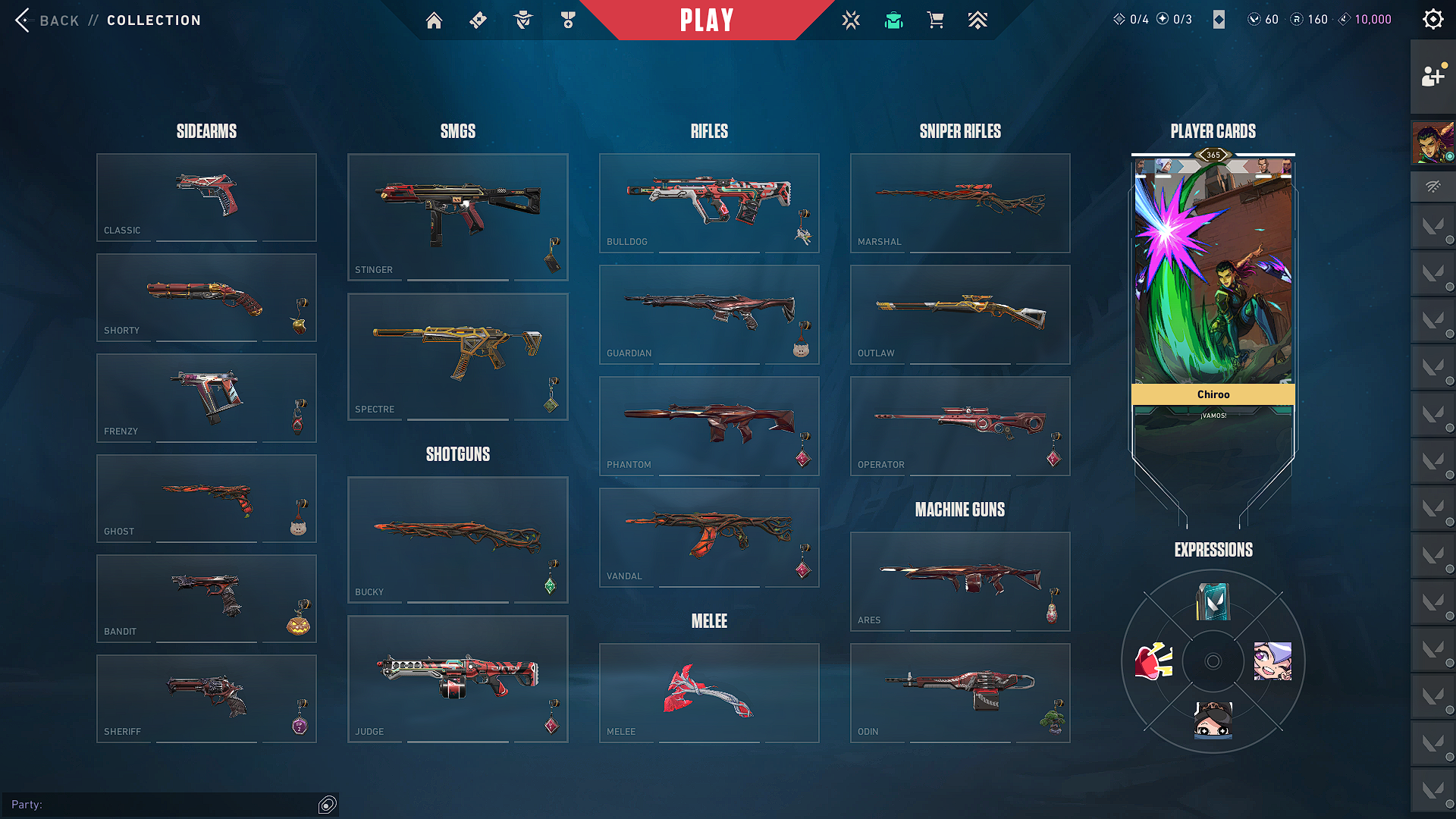The image size is (1456, 819).
Task: Select the top spray in Expressions wheel
Action: tap(1213, 602)
